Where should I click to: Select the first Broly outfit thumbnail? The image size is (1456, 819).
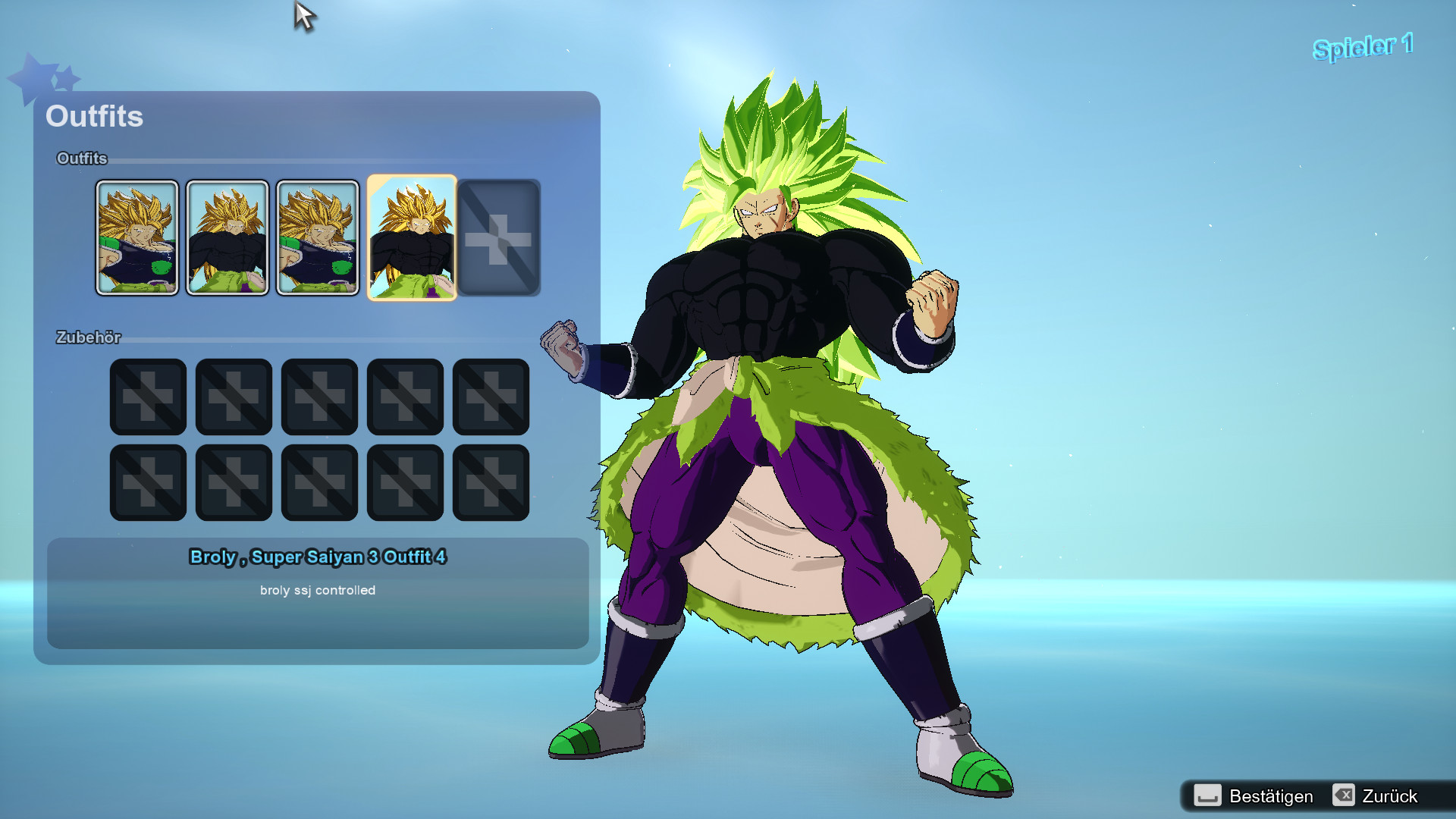[x=138, y=237]
